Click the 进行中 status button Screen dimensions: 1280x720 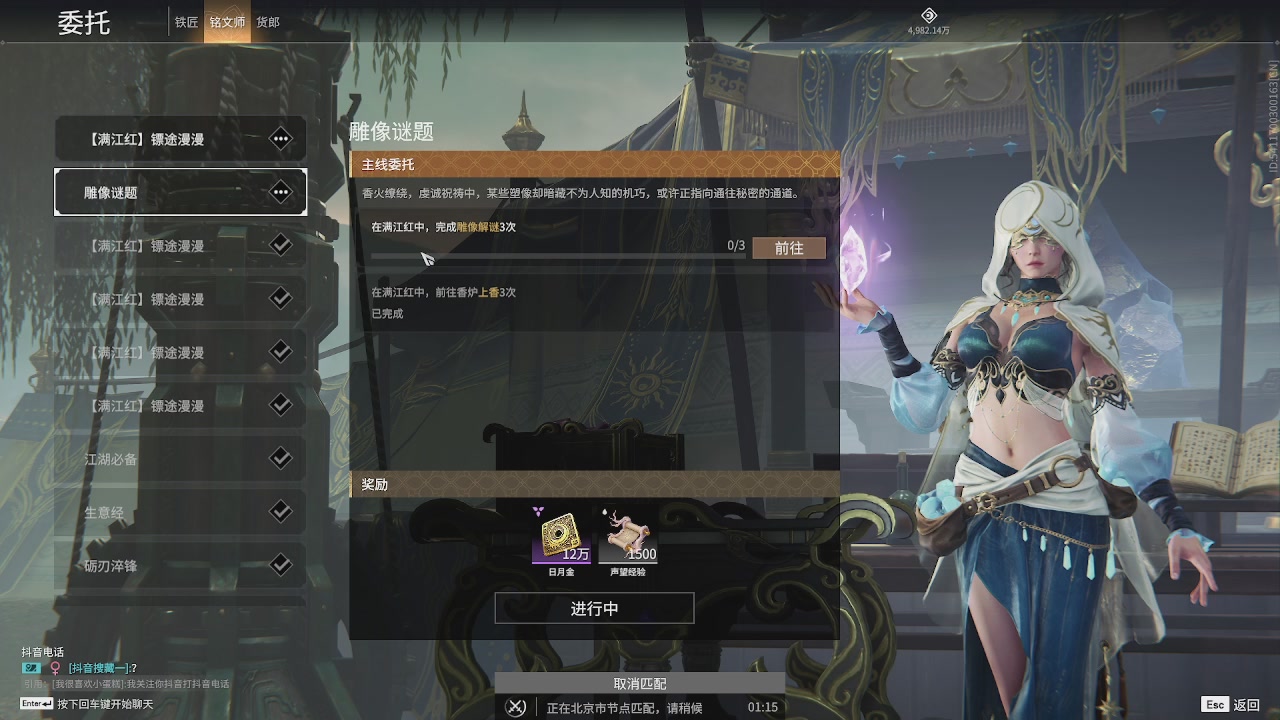coord(594,608)
